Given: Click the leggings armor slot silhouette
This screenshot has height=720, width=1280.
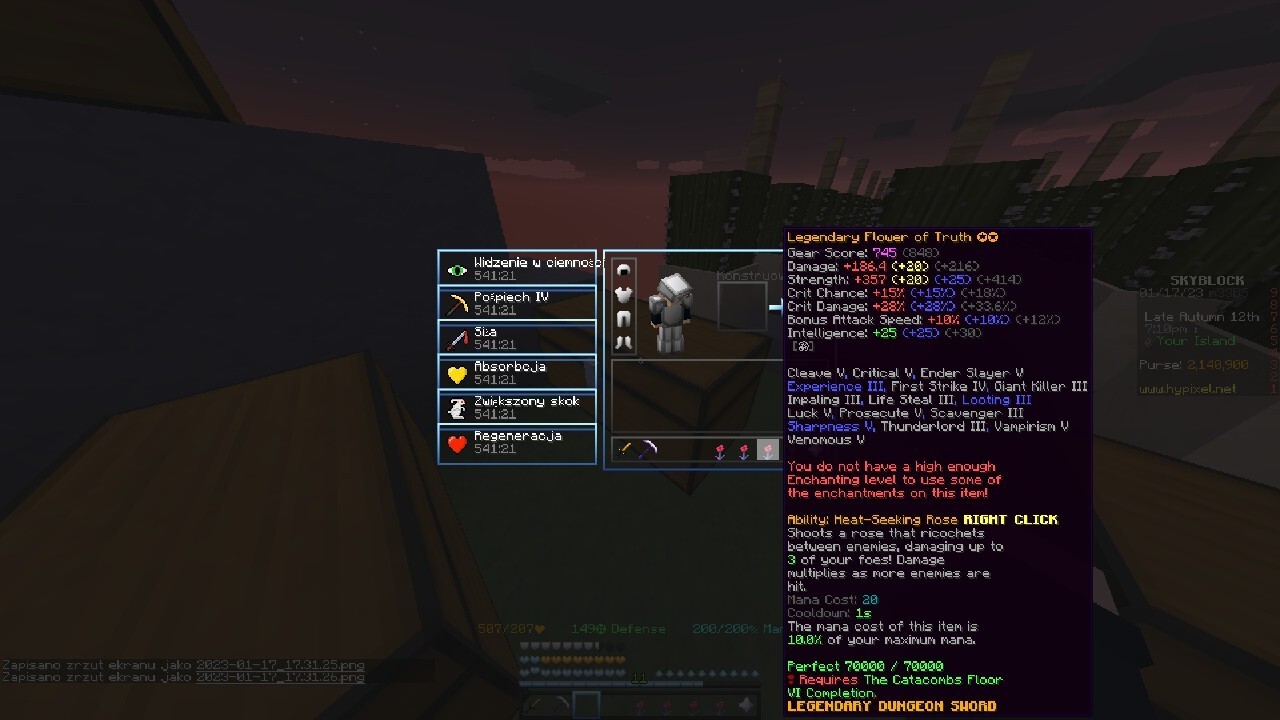Looking at the screenshot, I should tap(623, 318).
